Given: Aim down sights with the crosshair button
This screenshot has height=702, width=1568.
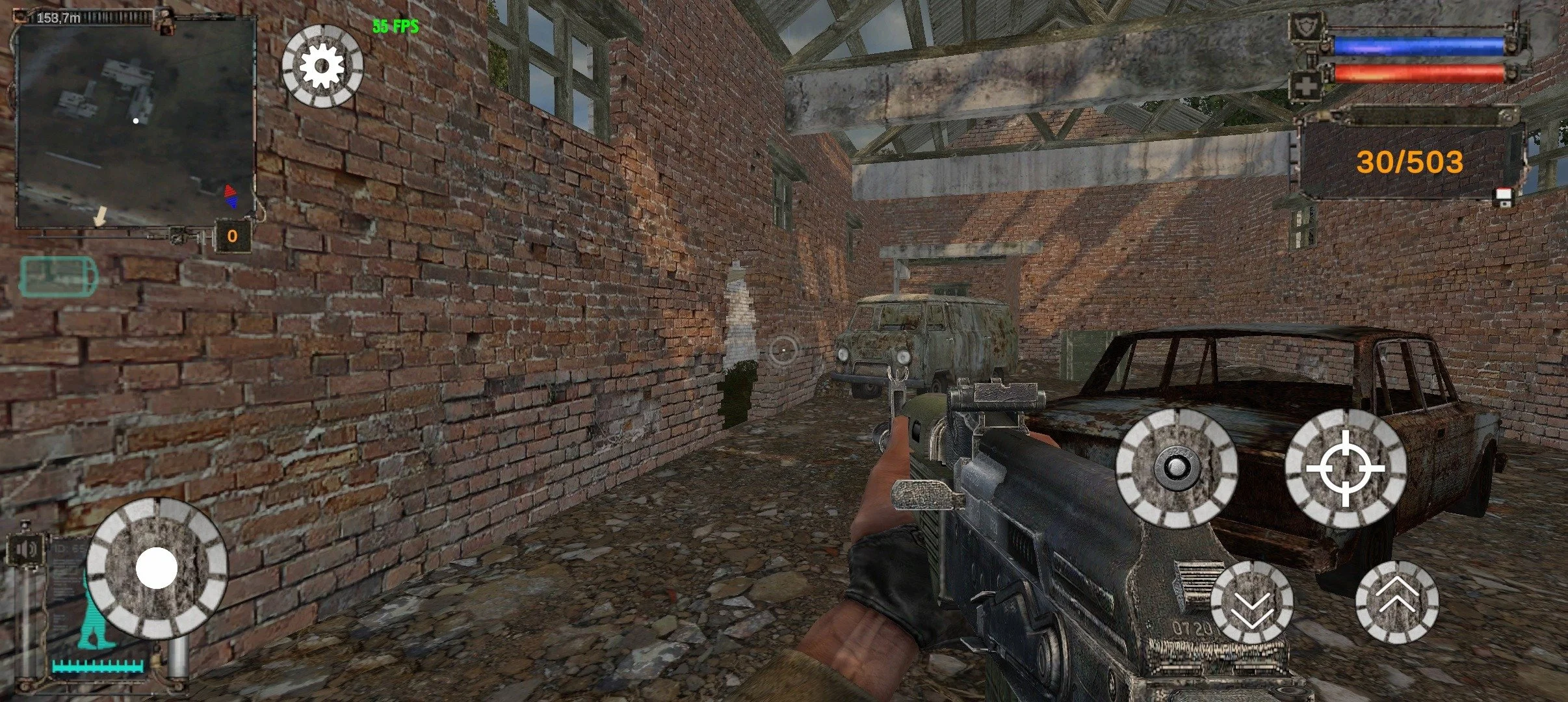Looking at the screenshot, I should click(x=1346, y=469).
